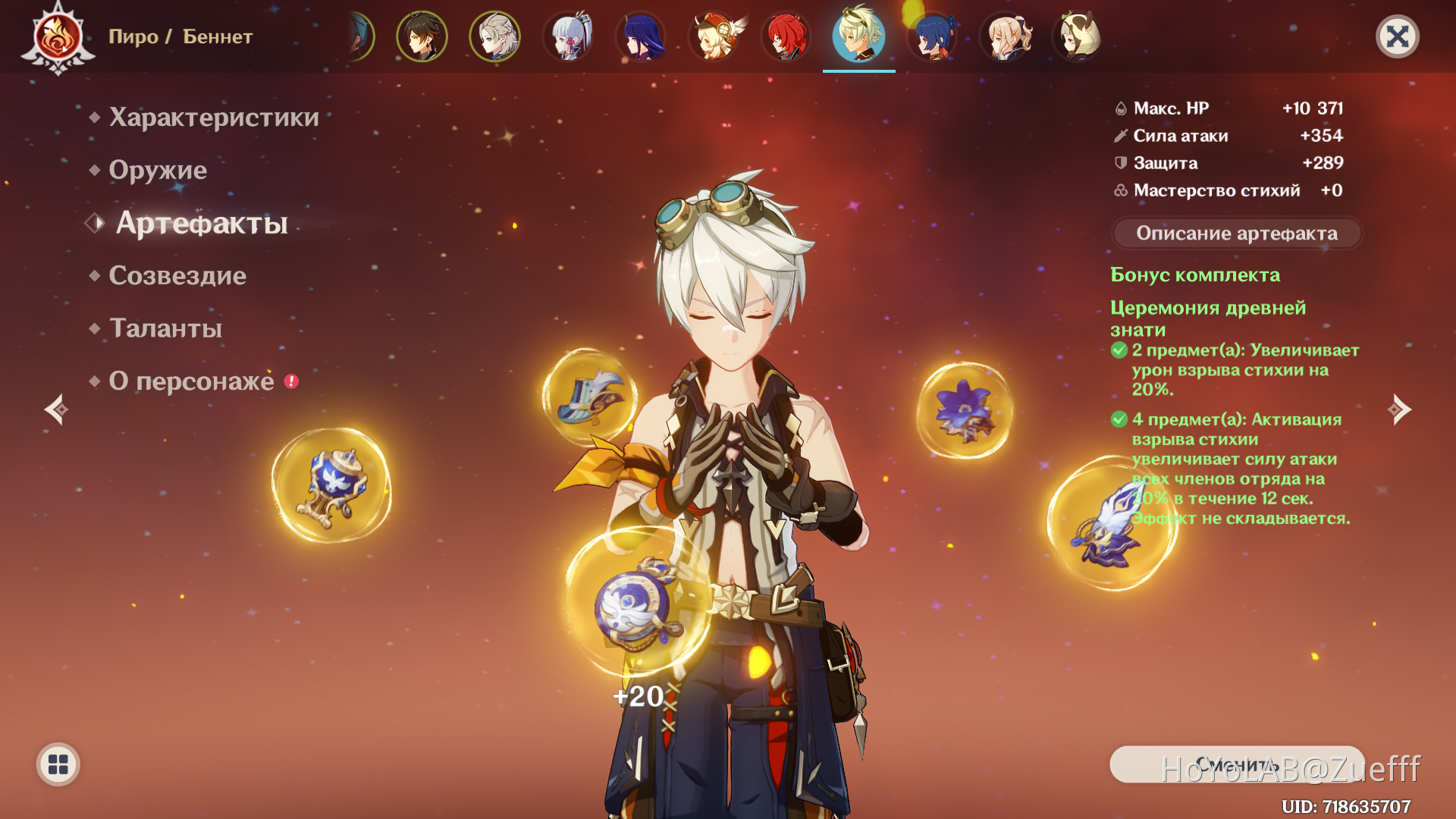The image size is (1456, 819).
Task: Open the Созвездие section
Action: point(177,275)
